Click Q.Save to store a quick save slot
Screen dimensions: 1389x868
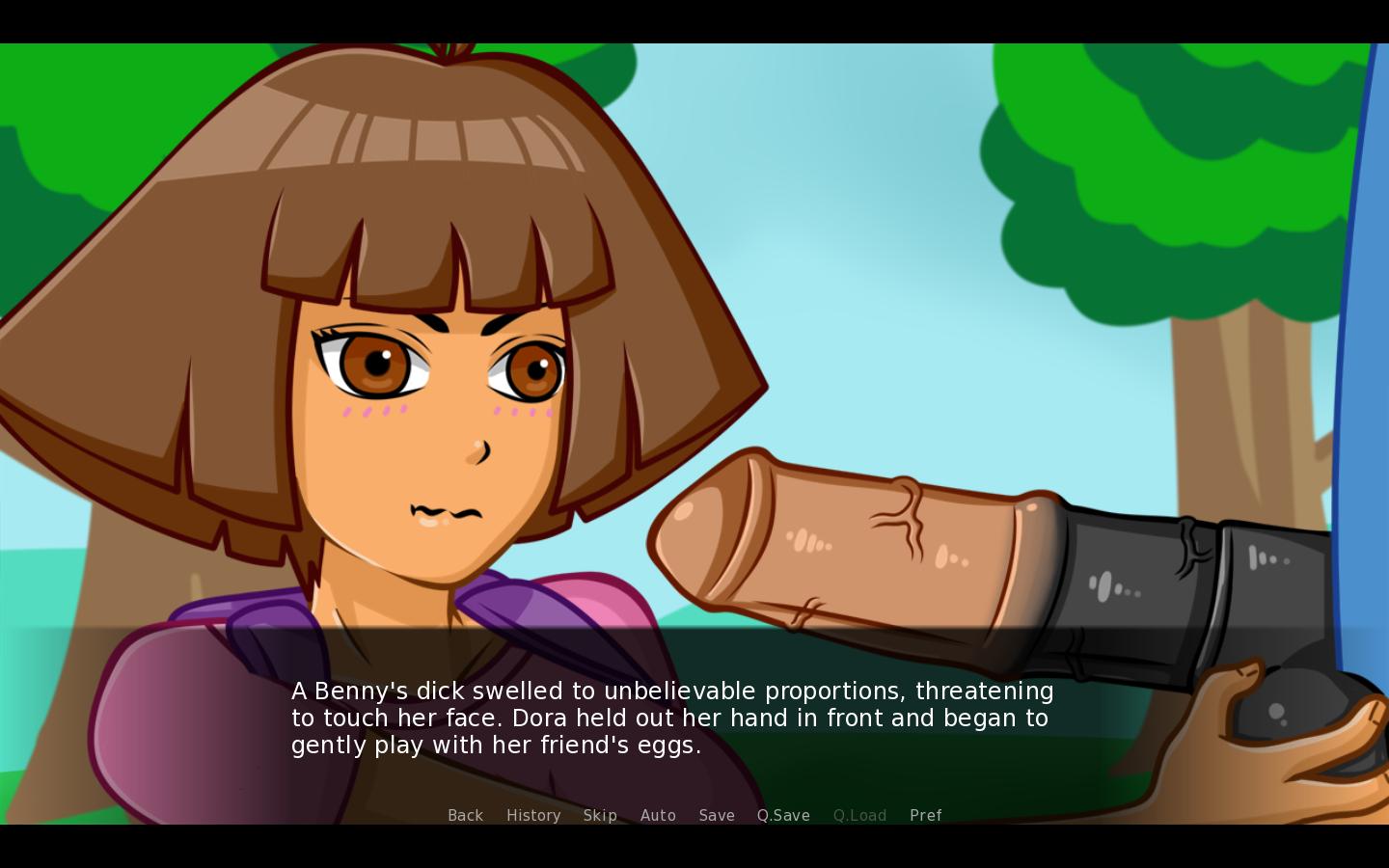pyautogui.click(x=782, y=815)
